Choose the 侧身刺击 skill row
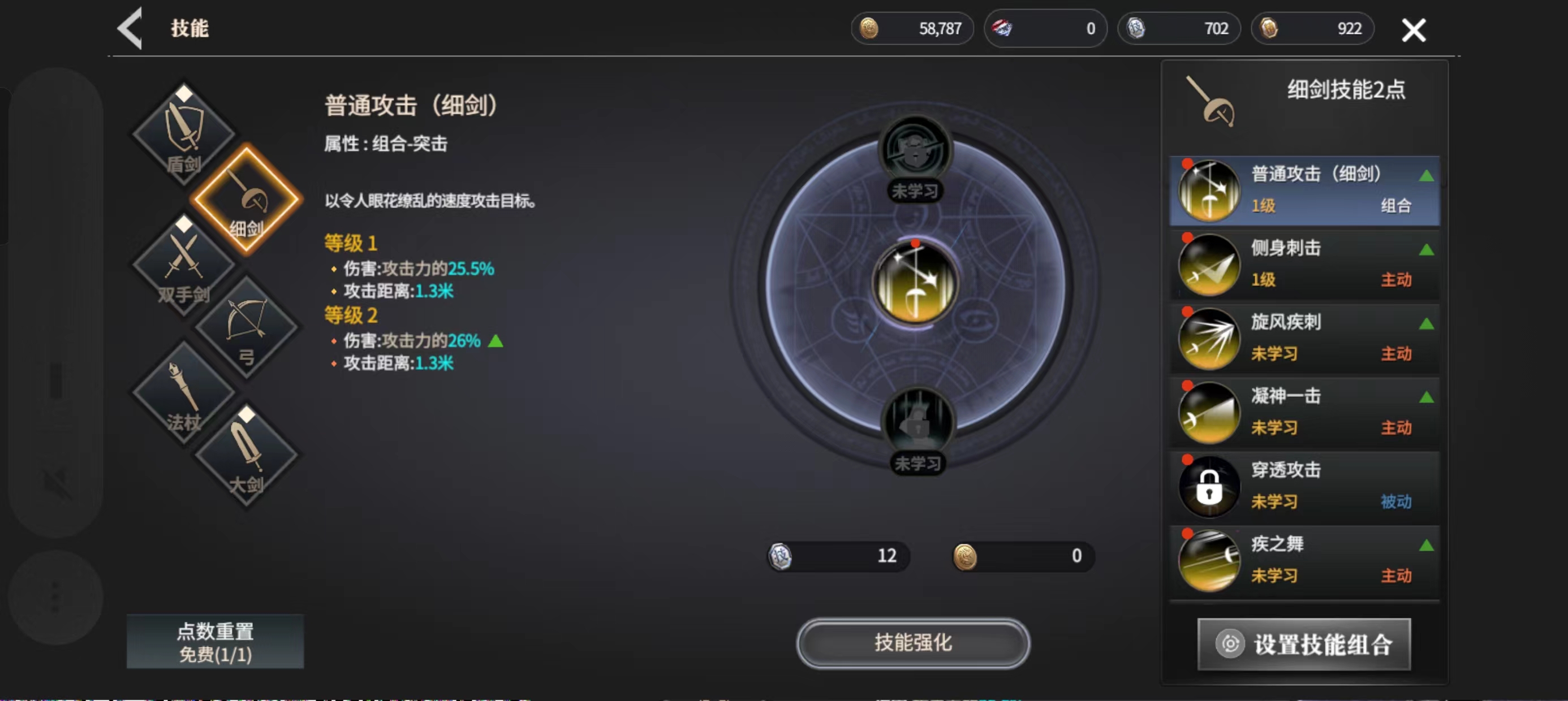This screenshot has height=701, width=1568. tap(1304, 264)
